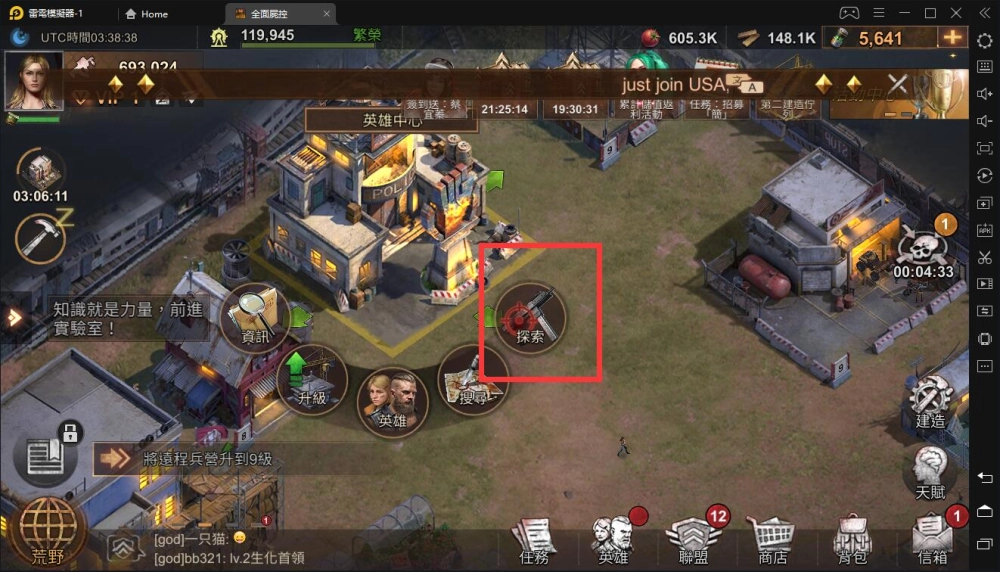1000x572 pixels.
Task: Open the 建造 build menu
Action: click(x=930, y=402)
